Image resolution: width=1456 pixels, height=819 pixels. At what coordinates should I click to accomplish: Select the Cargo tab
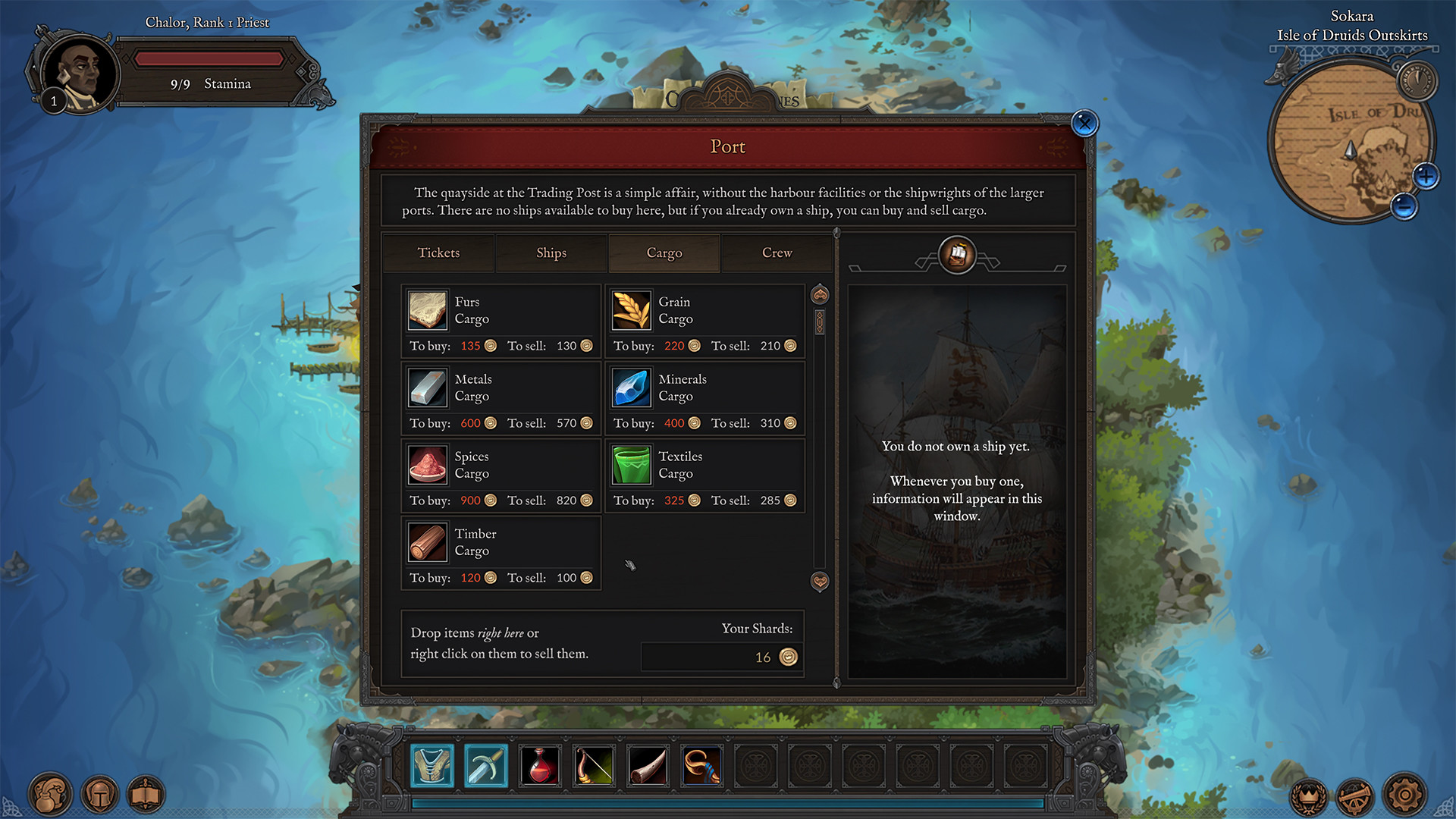[x=664, y=253]
